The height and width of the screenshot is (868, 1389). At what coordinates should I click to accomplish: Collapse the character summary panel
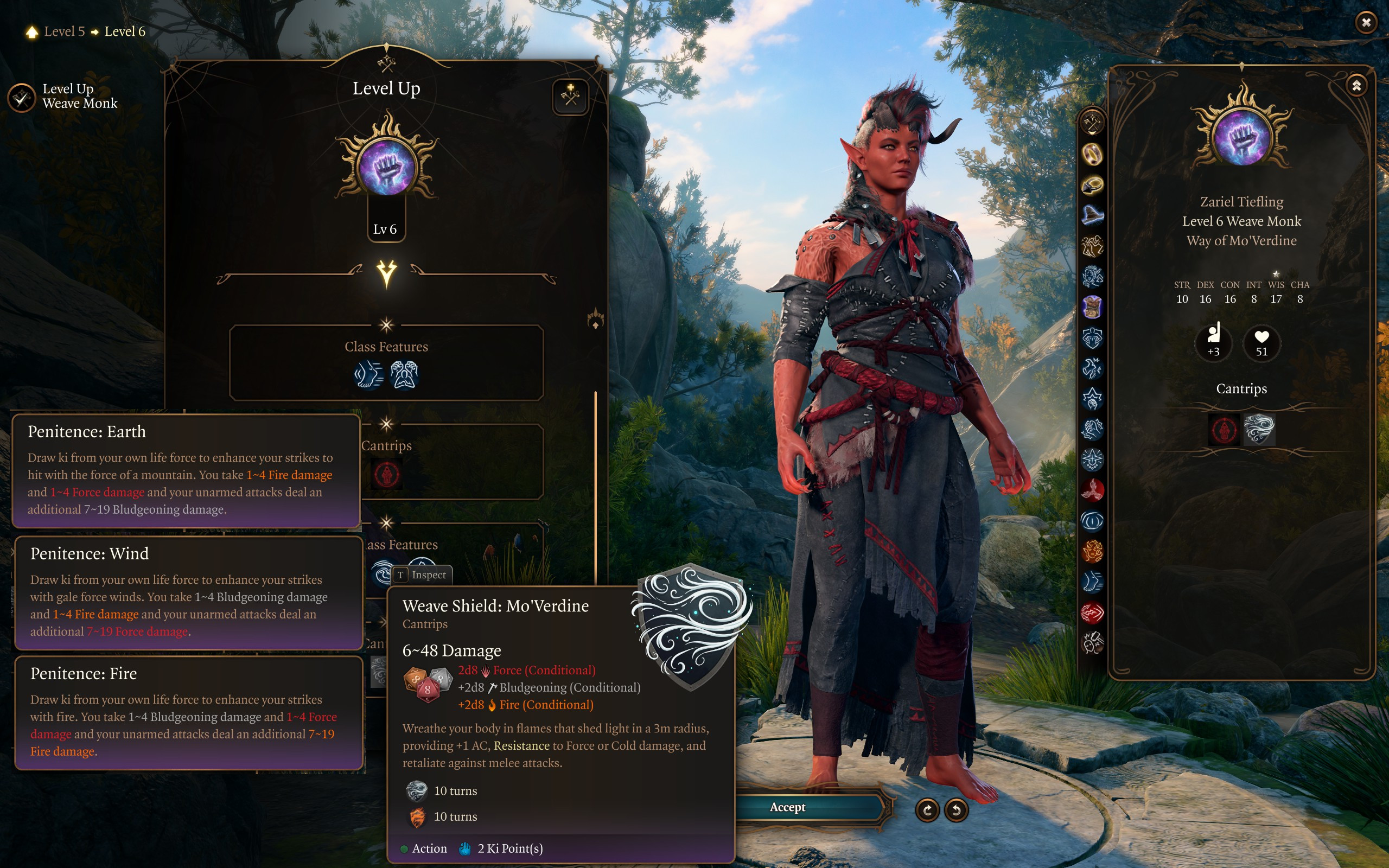[x=1356, y=86]
